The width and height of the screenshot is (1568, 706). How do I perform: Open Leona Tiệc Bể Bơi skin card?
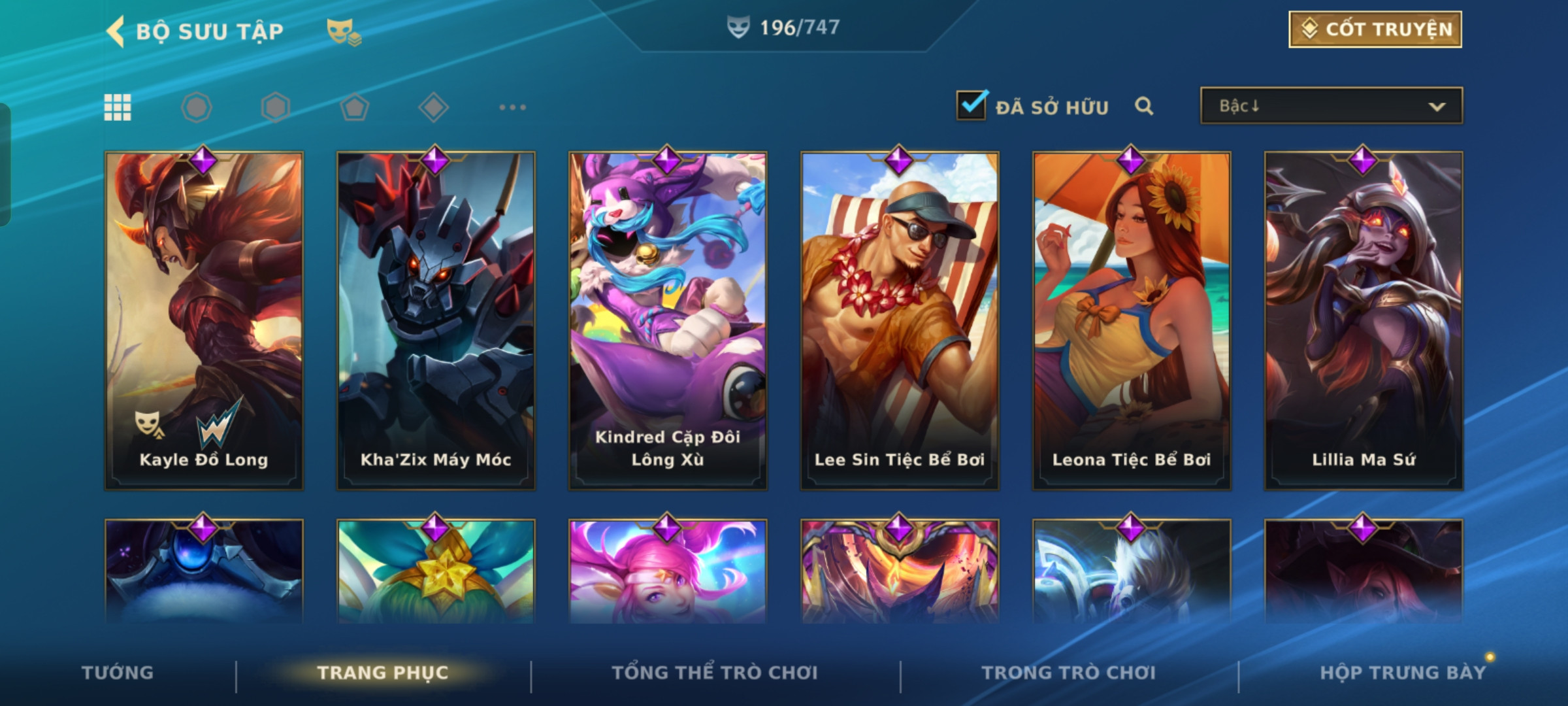click(x=1132, y=320)
